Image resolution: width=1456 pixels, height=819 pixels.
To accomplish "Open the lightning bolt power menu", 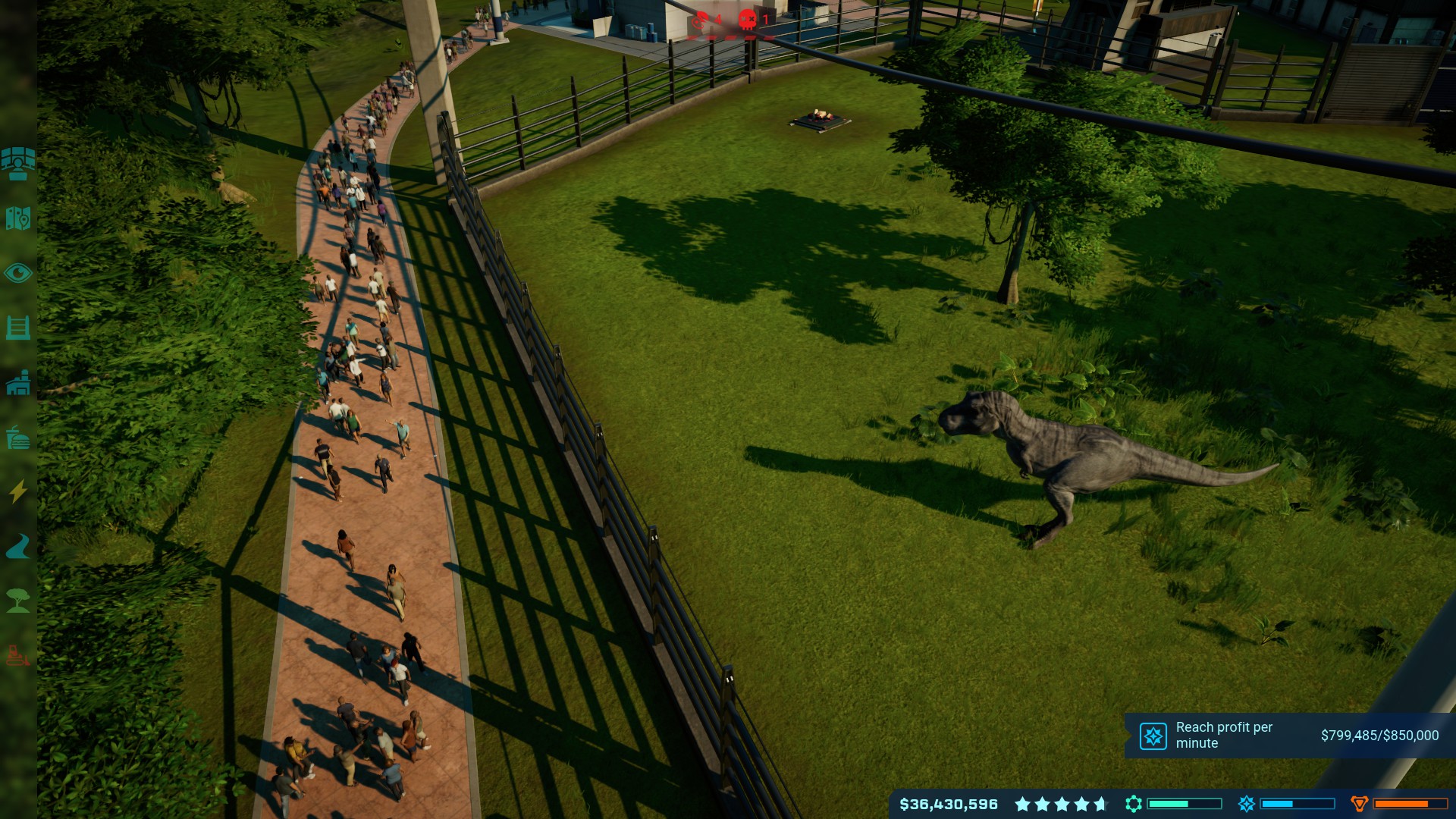I will 18,491.
